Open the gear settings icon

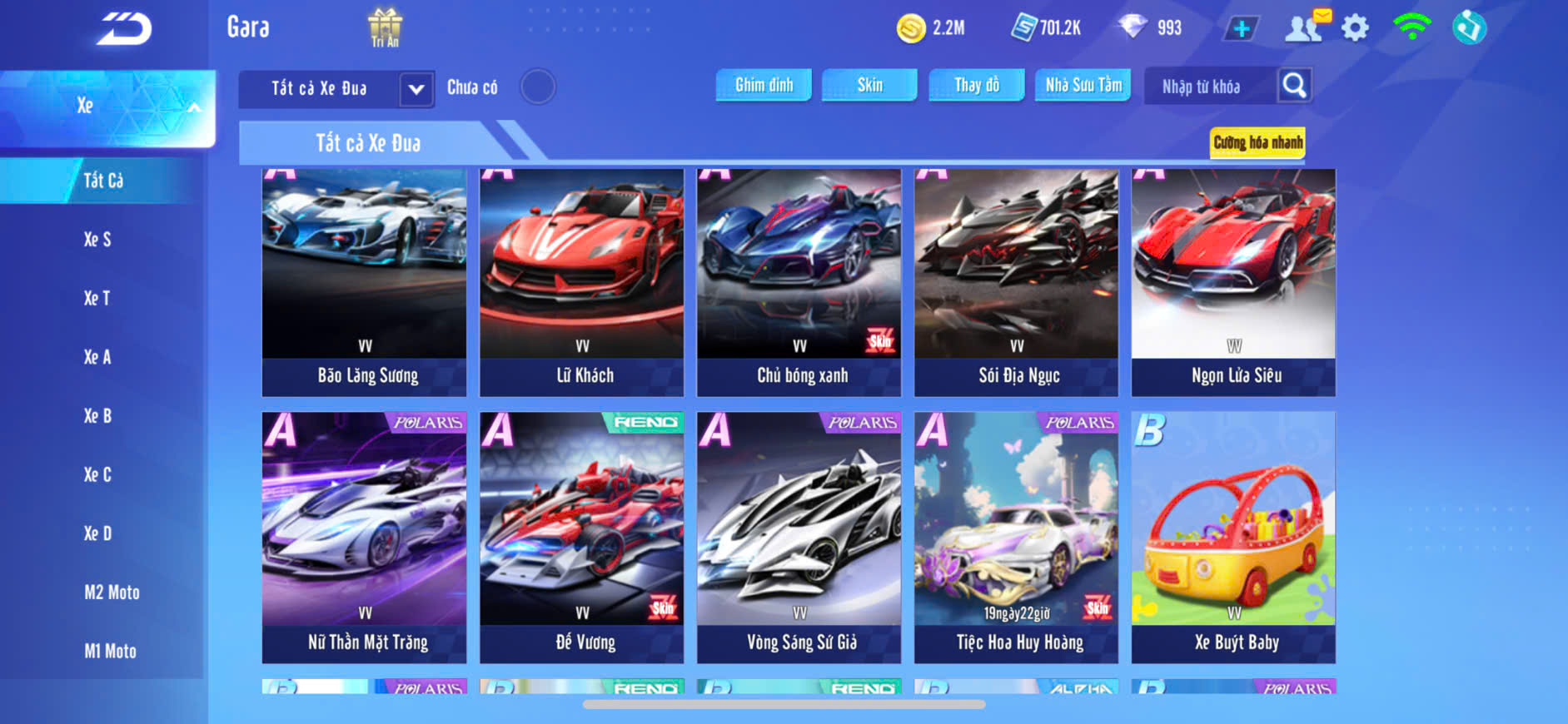pyautogui.click(x=1355, y=28)
